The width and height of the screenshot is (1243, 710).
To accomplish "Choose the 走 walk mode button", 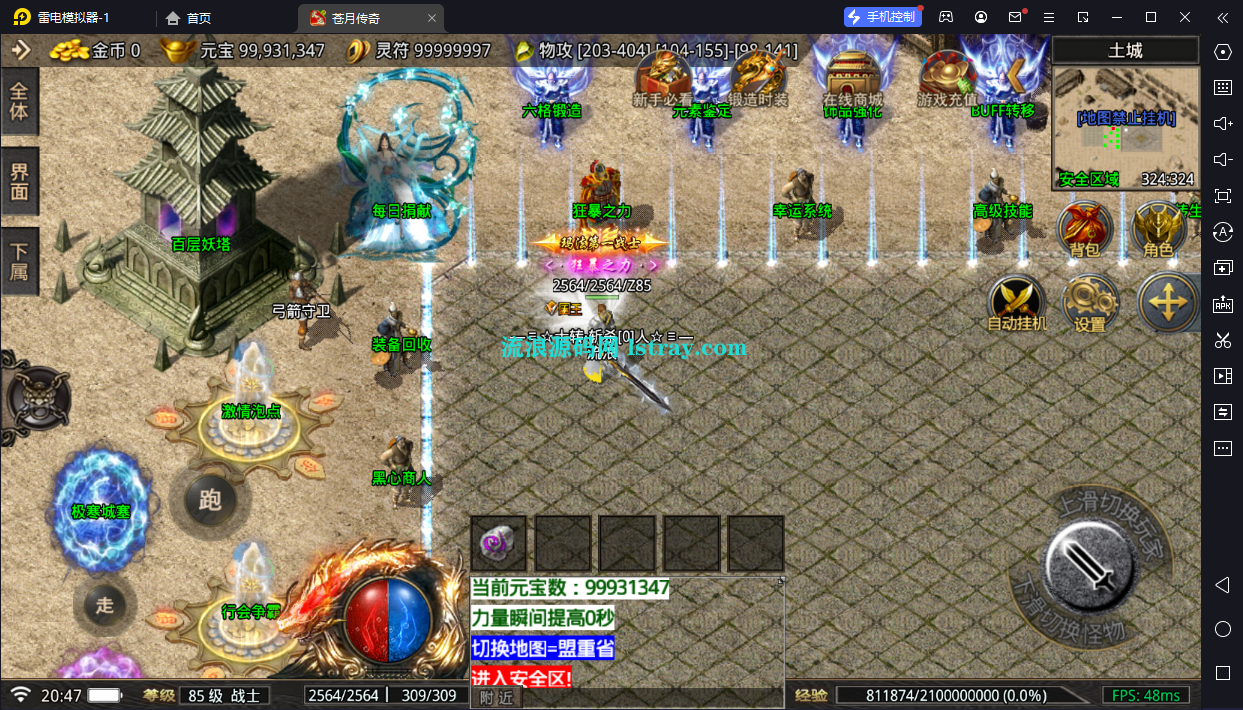I will point(105,604).
